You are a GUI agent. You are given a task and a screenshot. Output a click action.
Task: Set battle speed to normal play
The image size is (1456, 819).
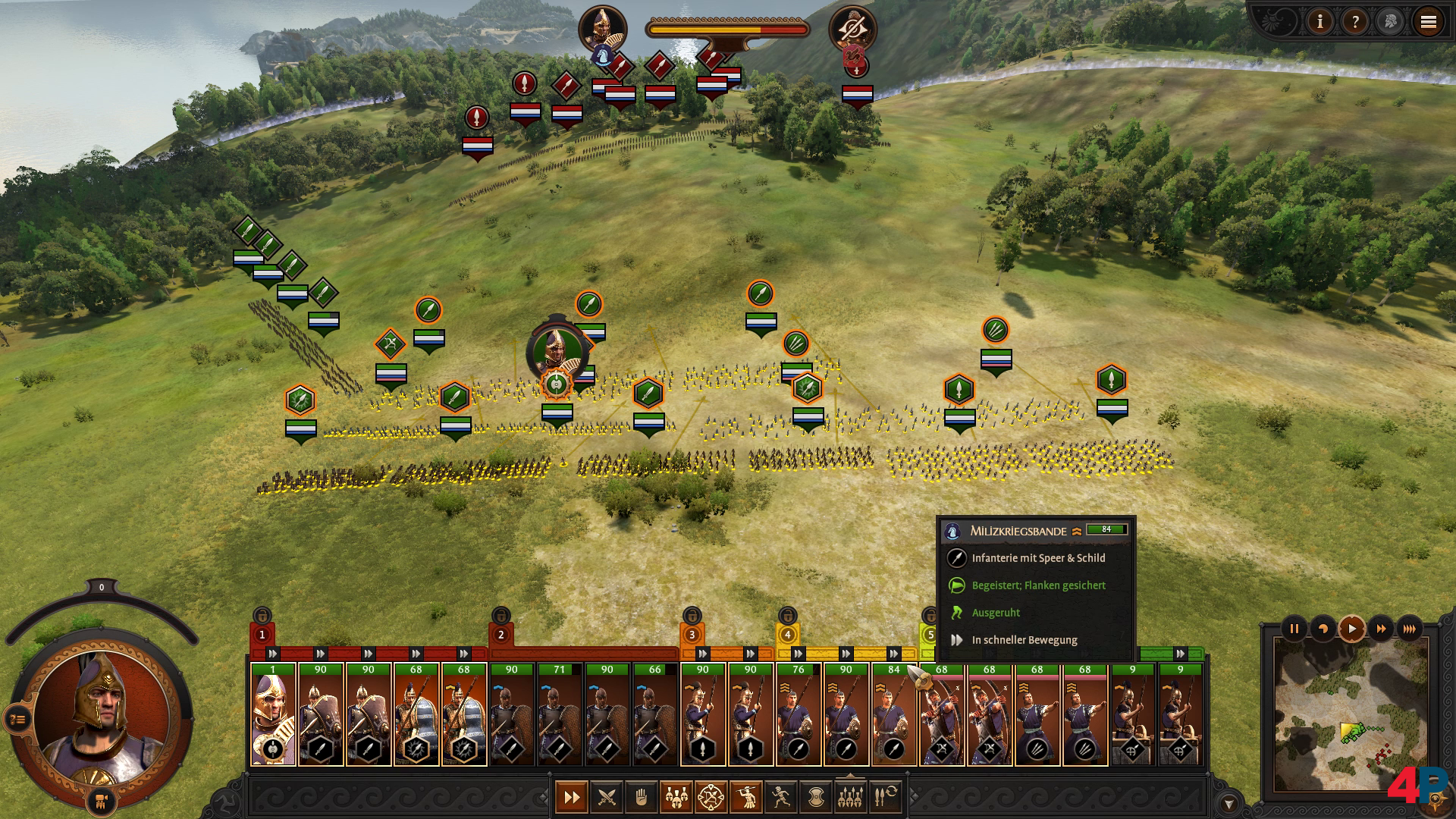[1352, 629]
